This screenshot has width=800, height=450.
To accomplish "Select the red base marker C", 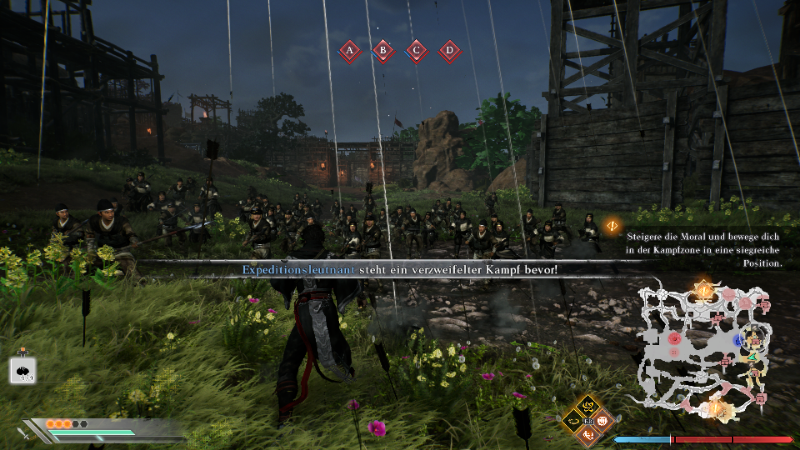I will tap(416, 50).
